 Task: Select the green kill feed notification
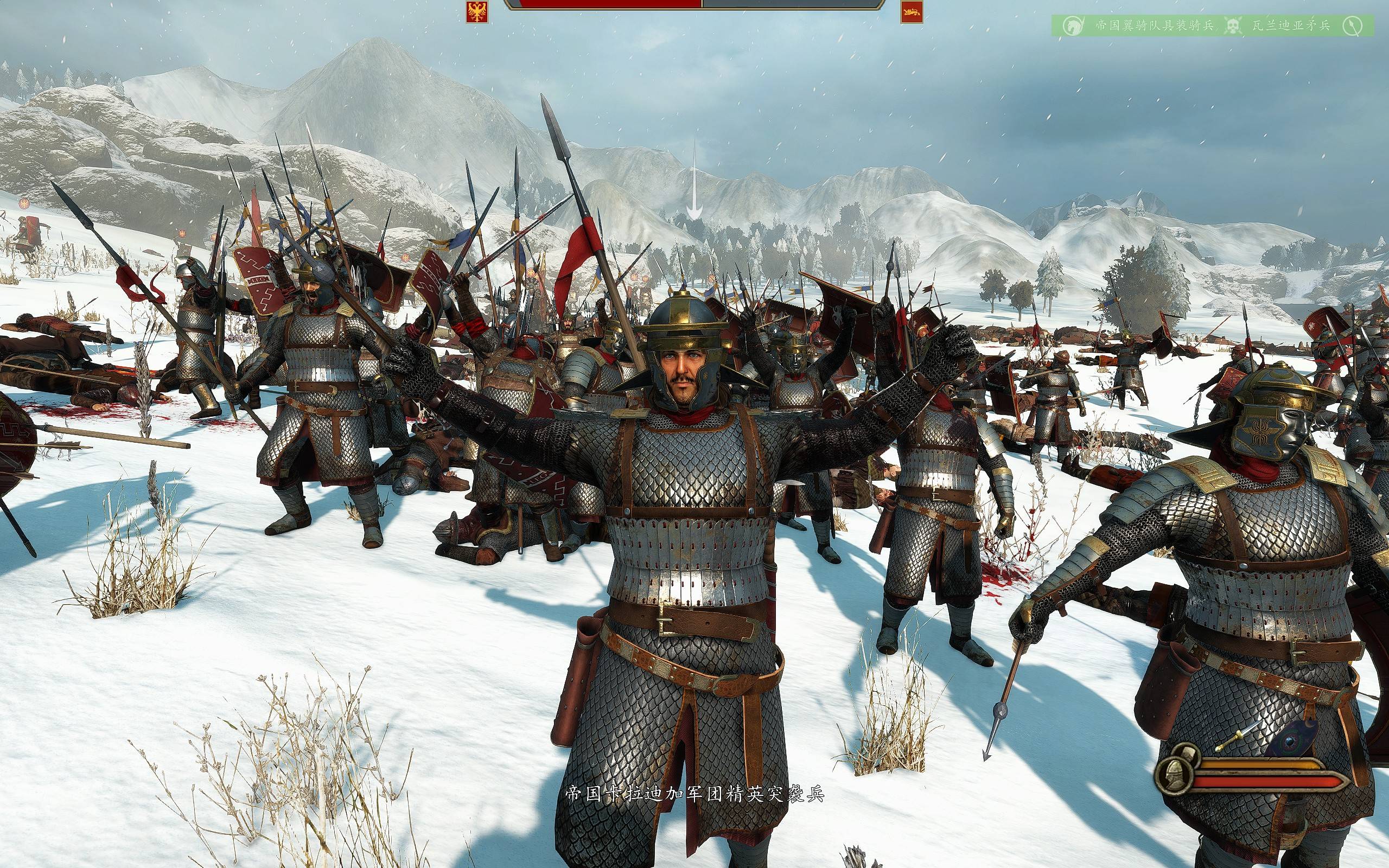(x=1212, y=26)
